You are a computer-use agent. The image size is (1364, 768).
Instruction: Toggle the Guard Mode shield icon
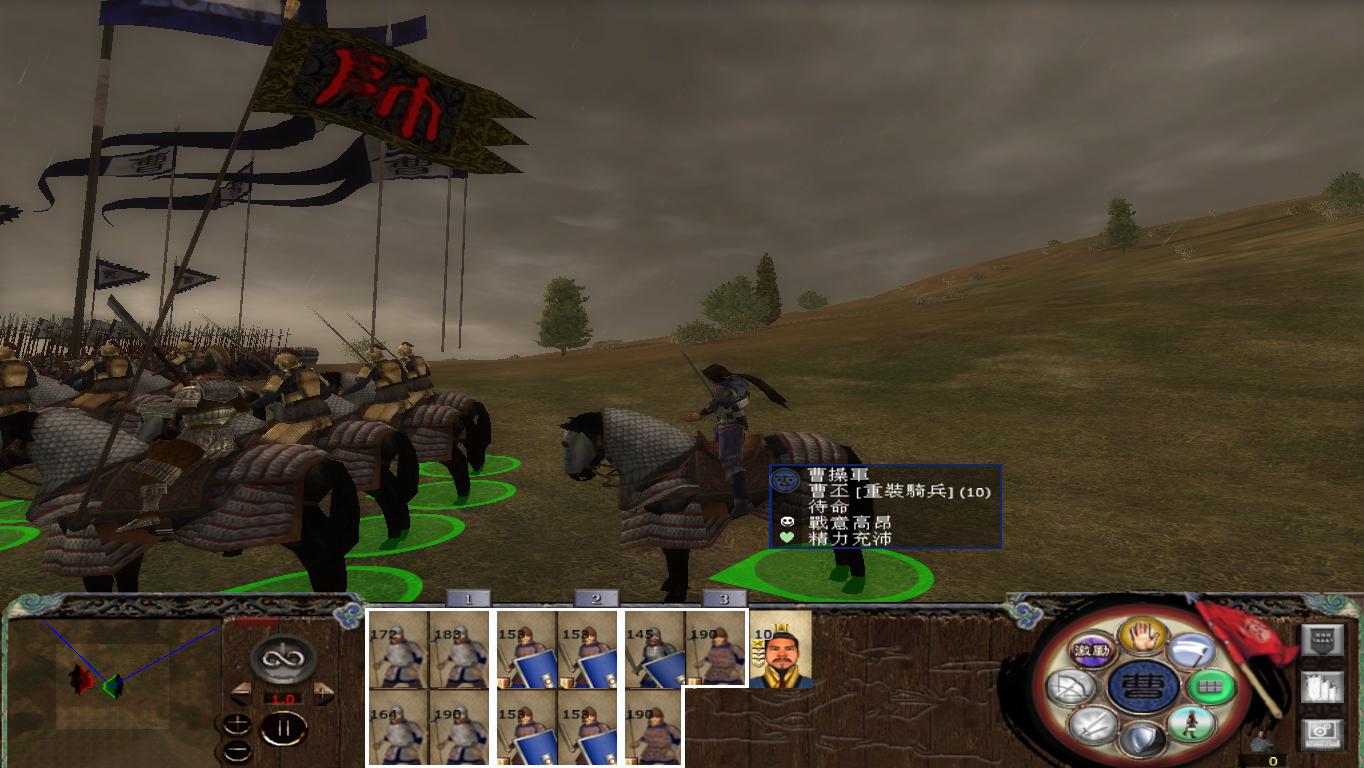[x=1144, y=739]
